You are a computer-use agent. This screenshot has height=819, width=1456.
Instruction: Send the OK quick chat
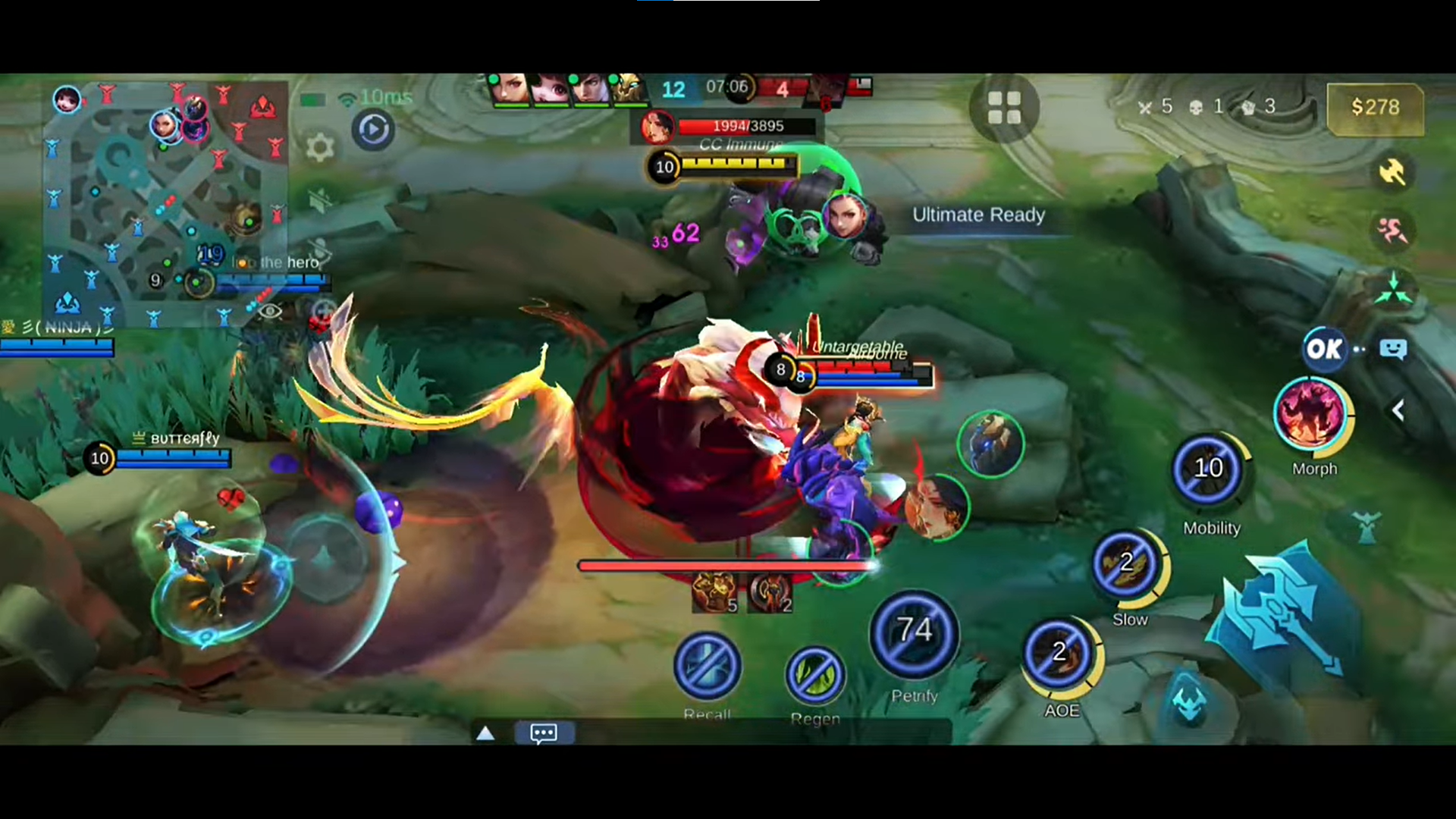[1324, 349]
